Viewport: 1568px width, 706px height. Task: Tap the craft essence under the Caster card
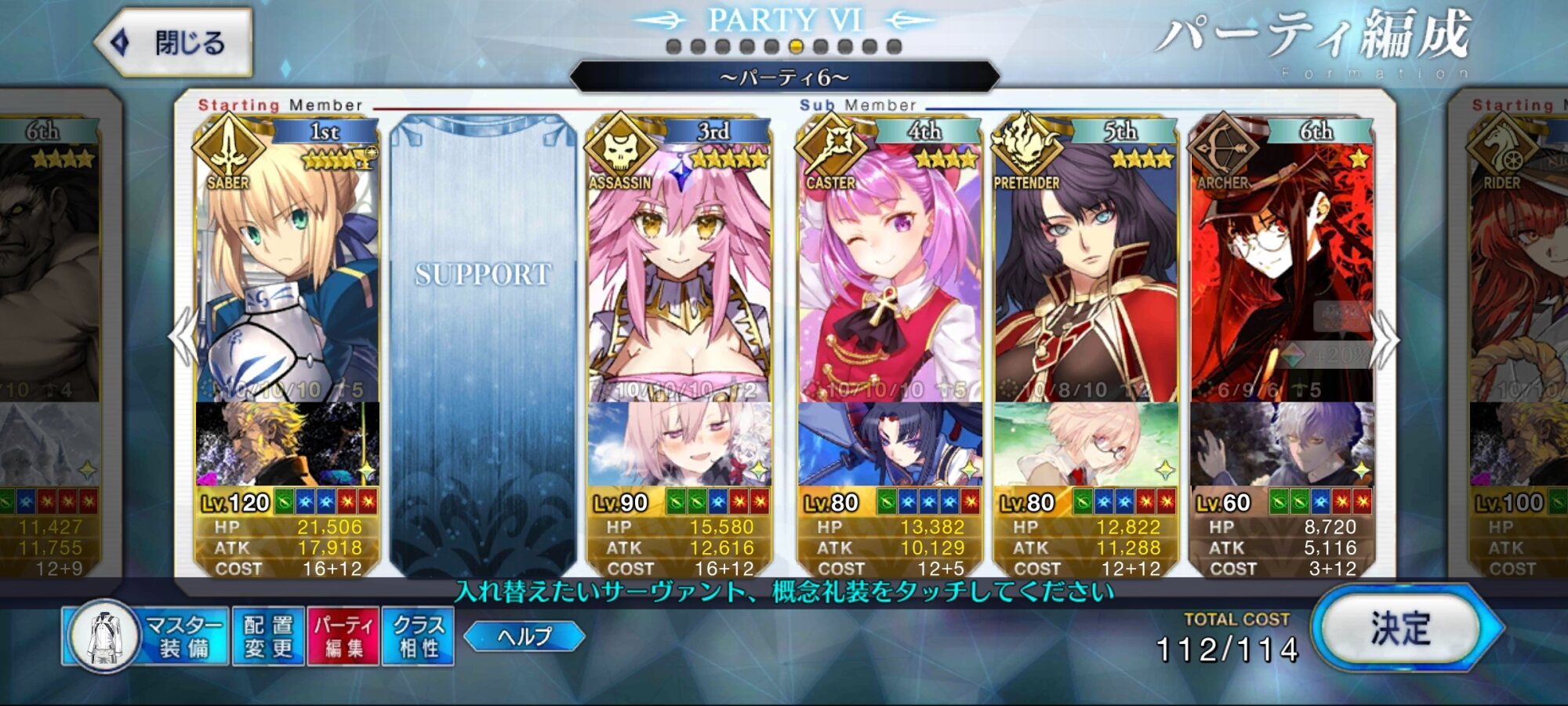[890, 444]
